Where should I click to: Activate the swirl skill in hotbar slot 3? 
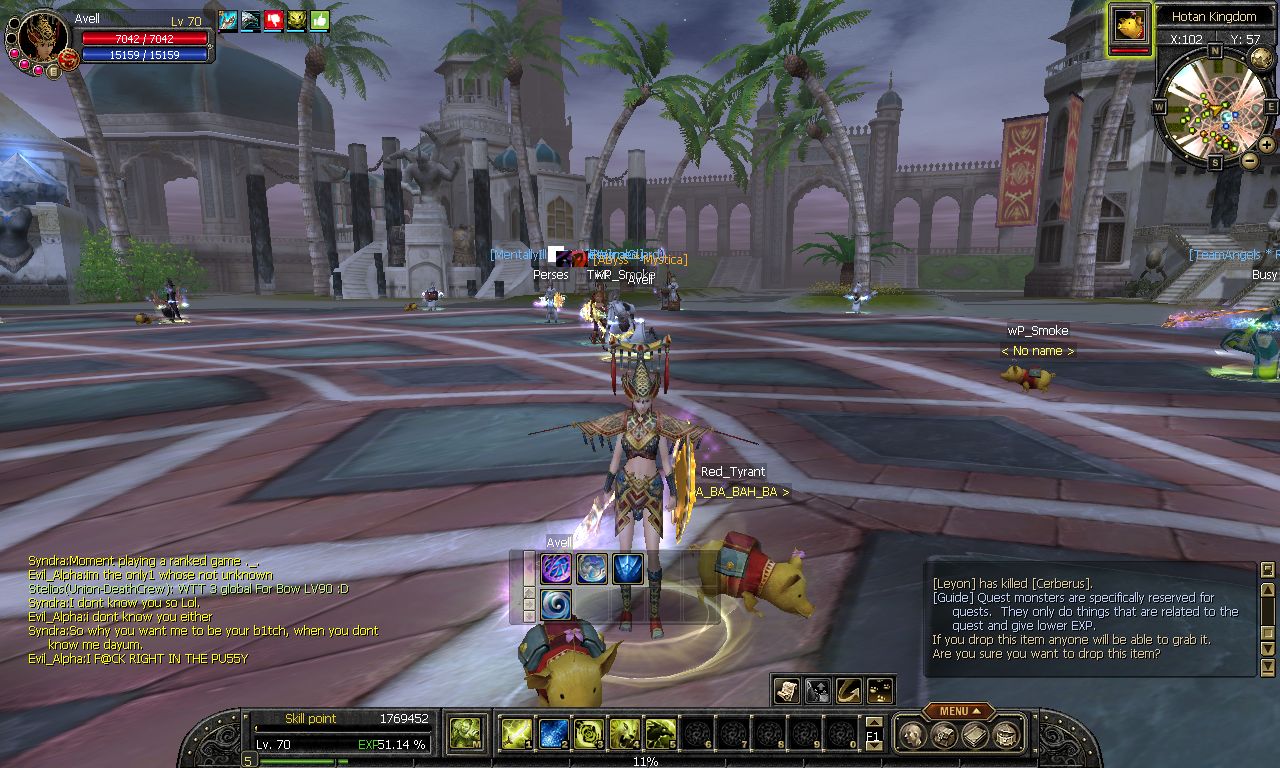(589, 734)
